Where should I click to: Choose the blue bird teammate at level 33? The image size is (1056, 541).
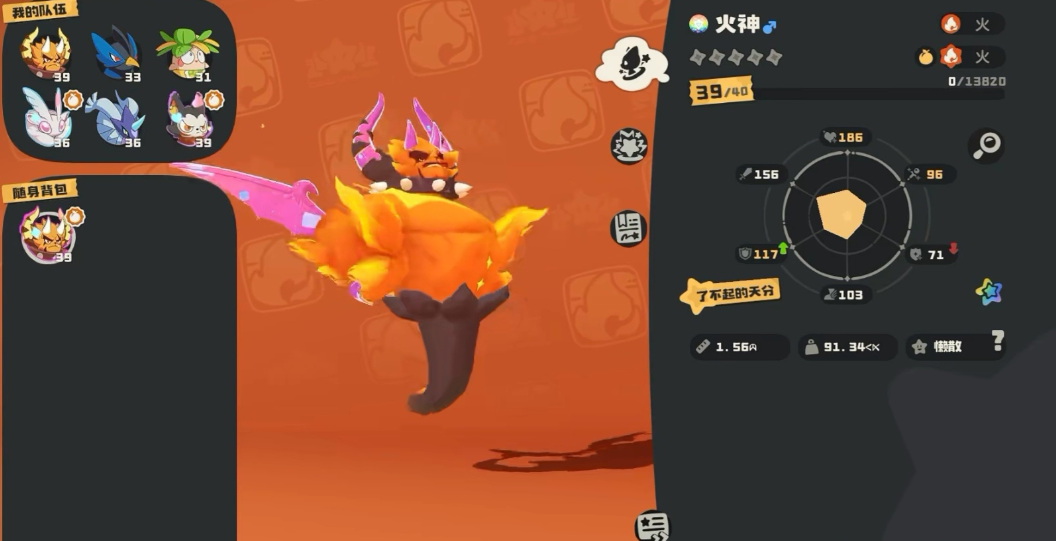click(116, 54)
